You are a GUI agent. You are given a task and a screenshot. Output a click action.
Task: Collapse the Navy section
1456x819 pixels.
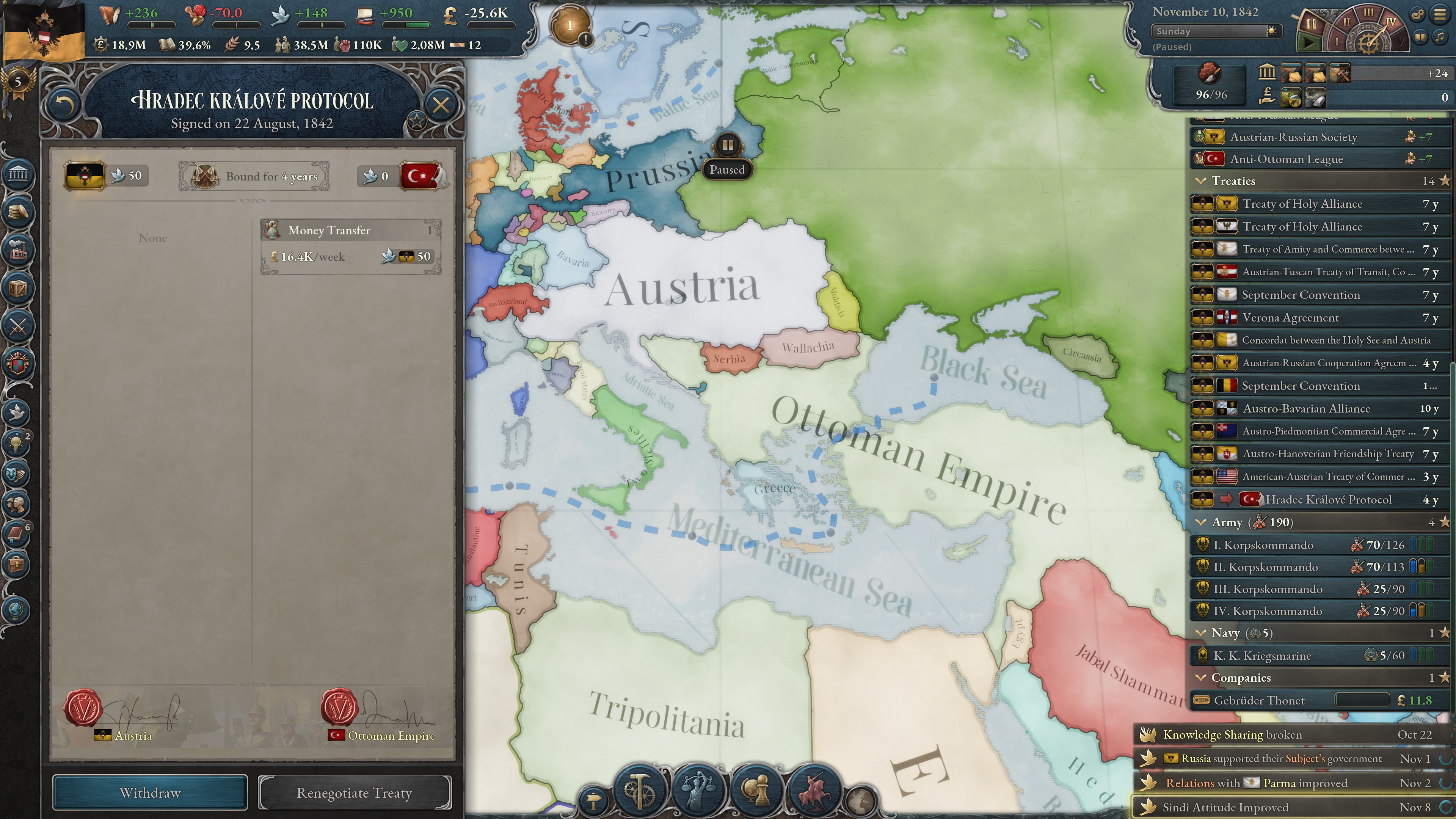click(1200, 633)
